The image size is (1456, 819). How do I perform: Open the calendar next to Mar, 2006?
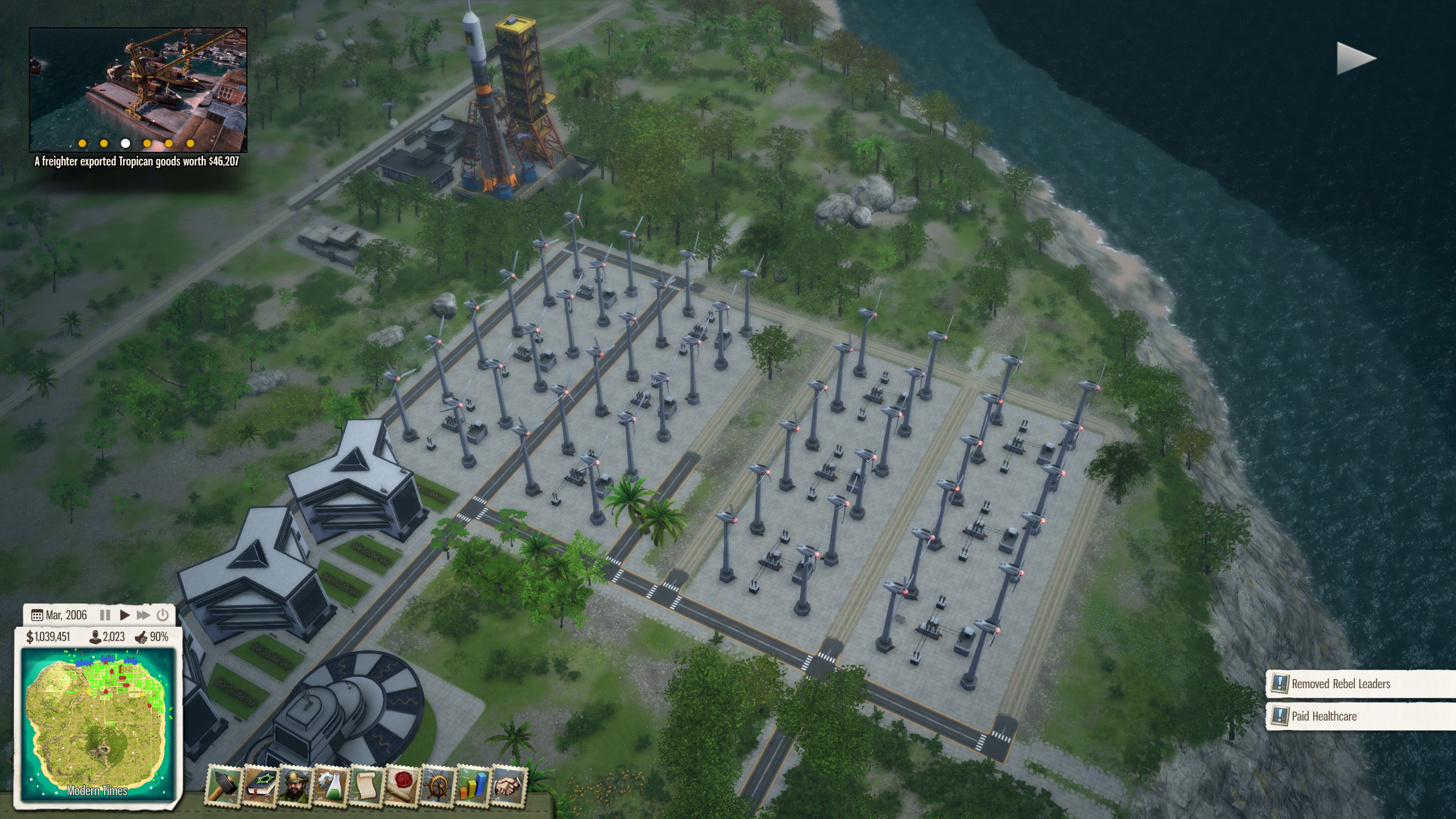point(38,615)
